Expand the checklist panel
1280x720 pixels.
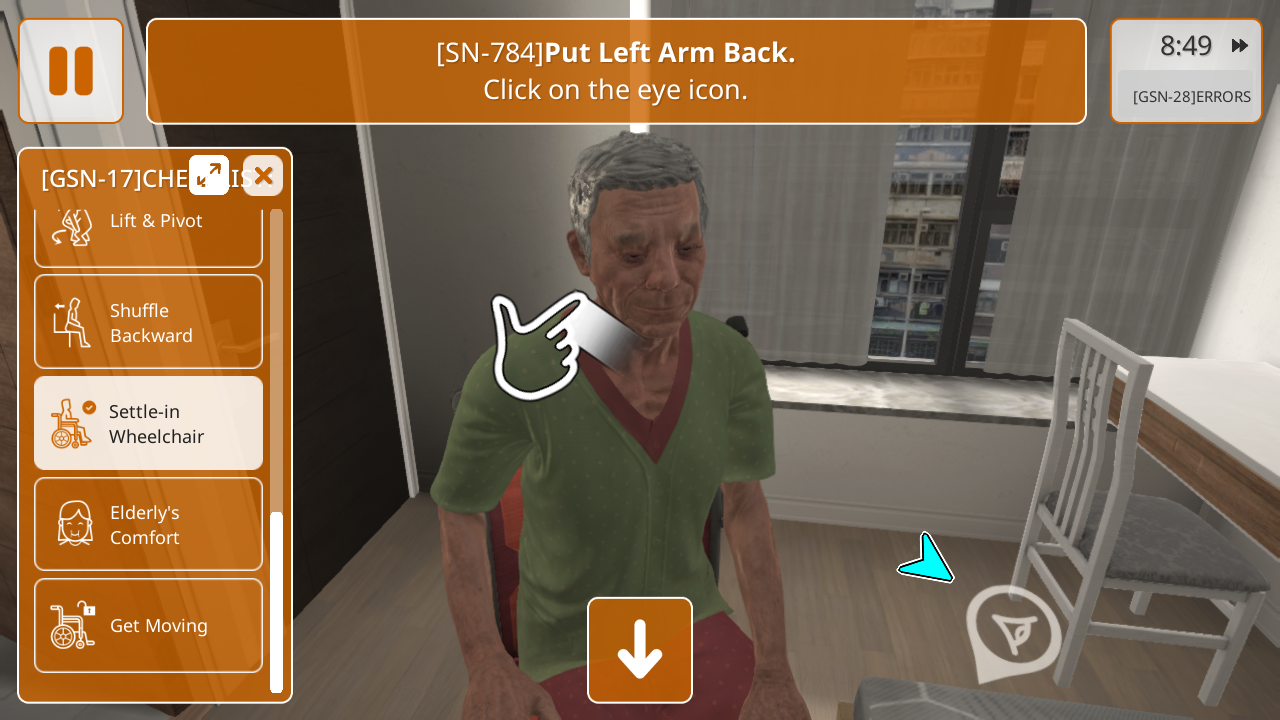[x=209, y=175]
